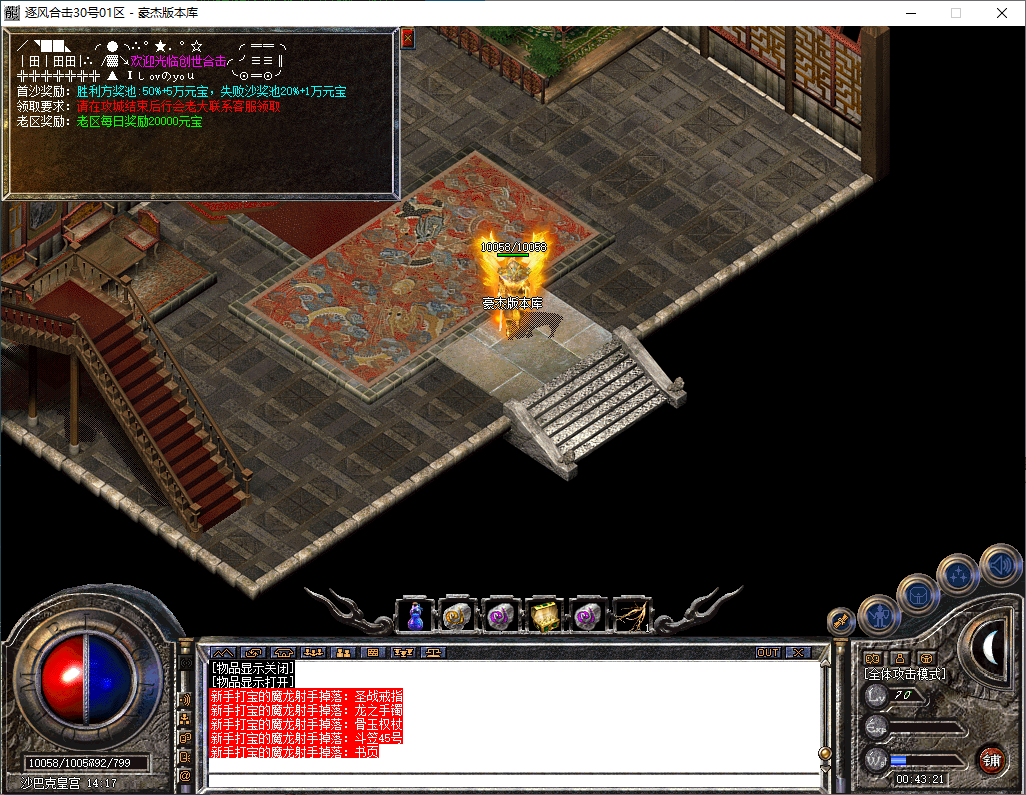
Task: Use the blue potion in the belt
Action: pos(416,615)
